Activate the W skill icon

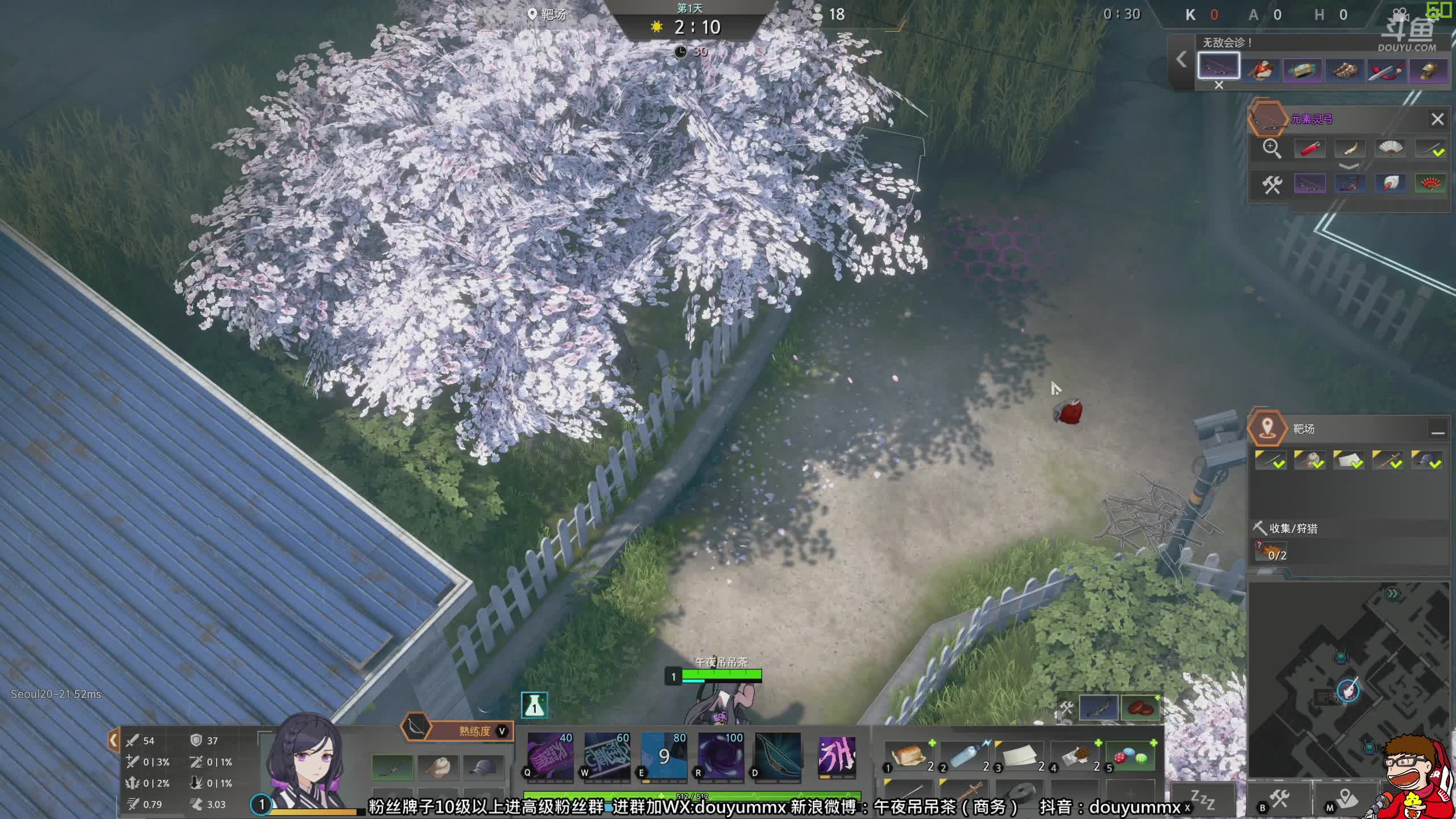click(x=607, y=756)
